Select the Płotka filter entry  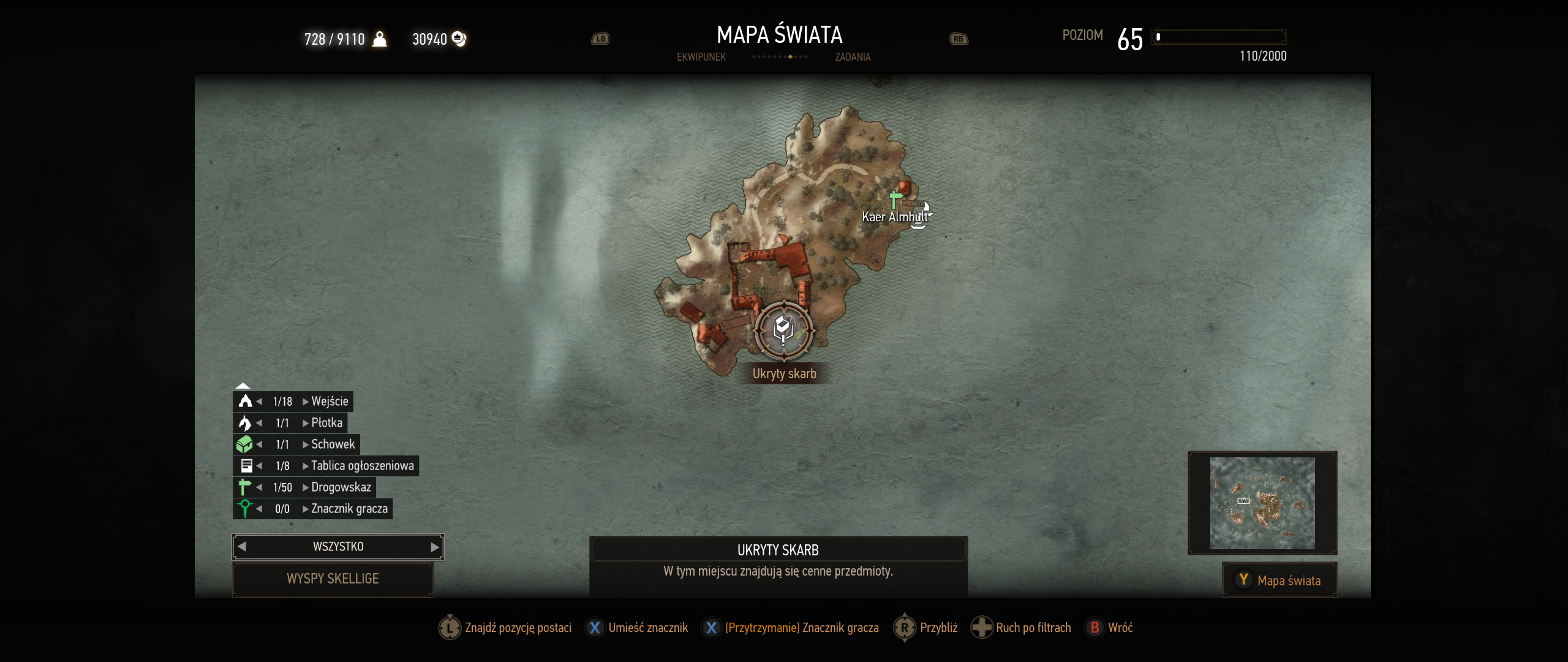pyautogui.click(x=326, y=423)
